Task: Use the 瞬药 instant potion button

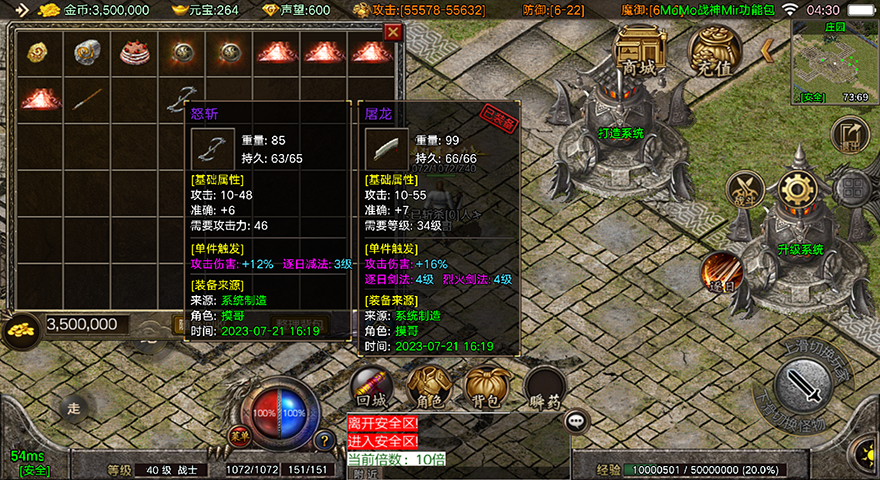Action: click(545, 386)
